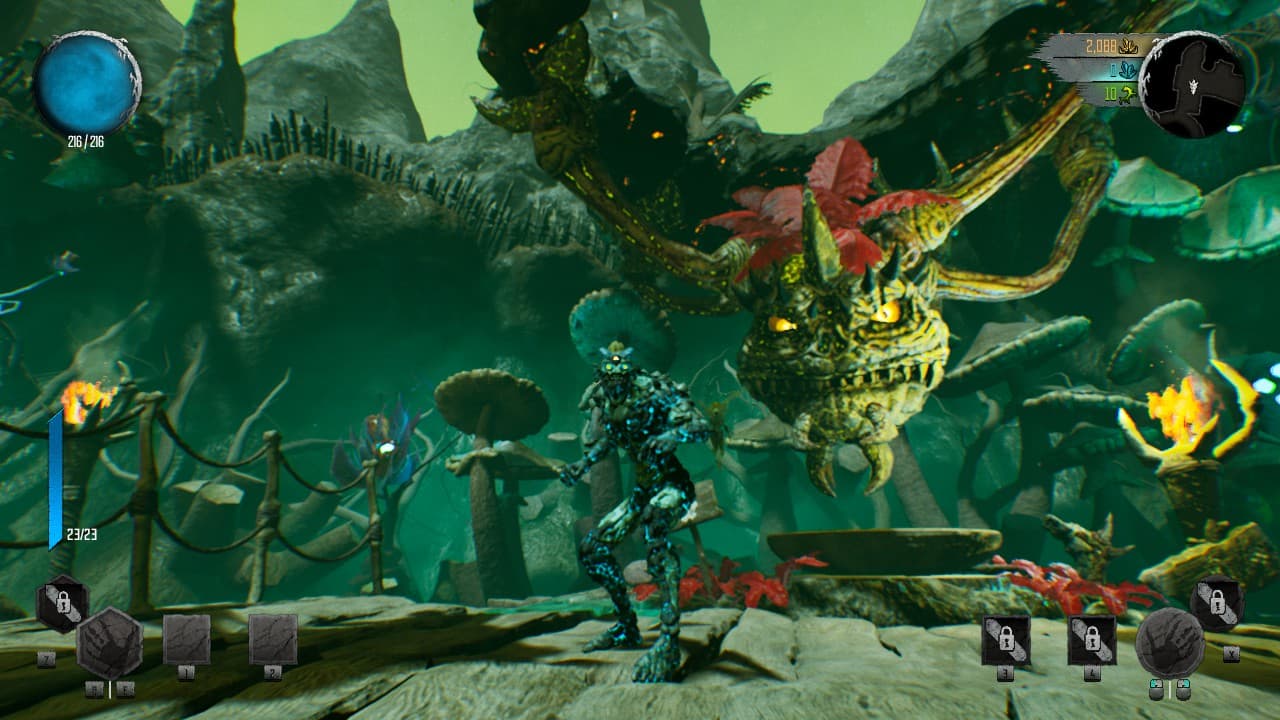Viewport: 1280px width, 720px height.
Task: Select the locked round ability slot
Action: [1218, 604]
